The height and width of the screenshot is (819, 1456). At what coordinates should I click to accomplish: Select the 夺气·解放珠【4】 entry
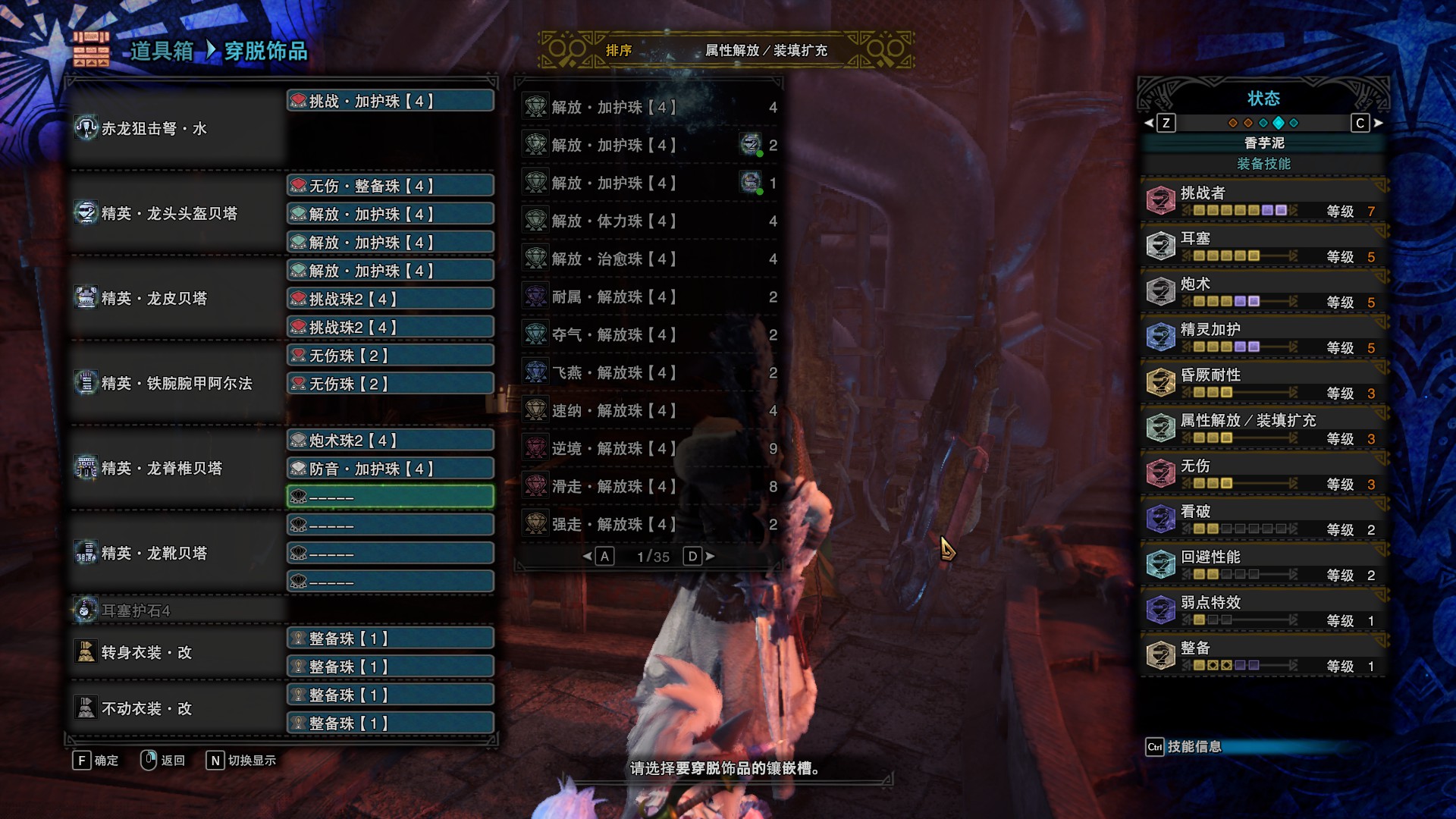(x=649, y=335)
